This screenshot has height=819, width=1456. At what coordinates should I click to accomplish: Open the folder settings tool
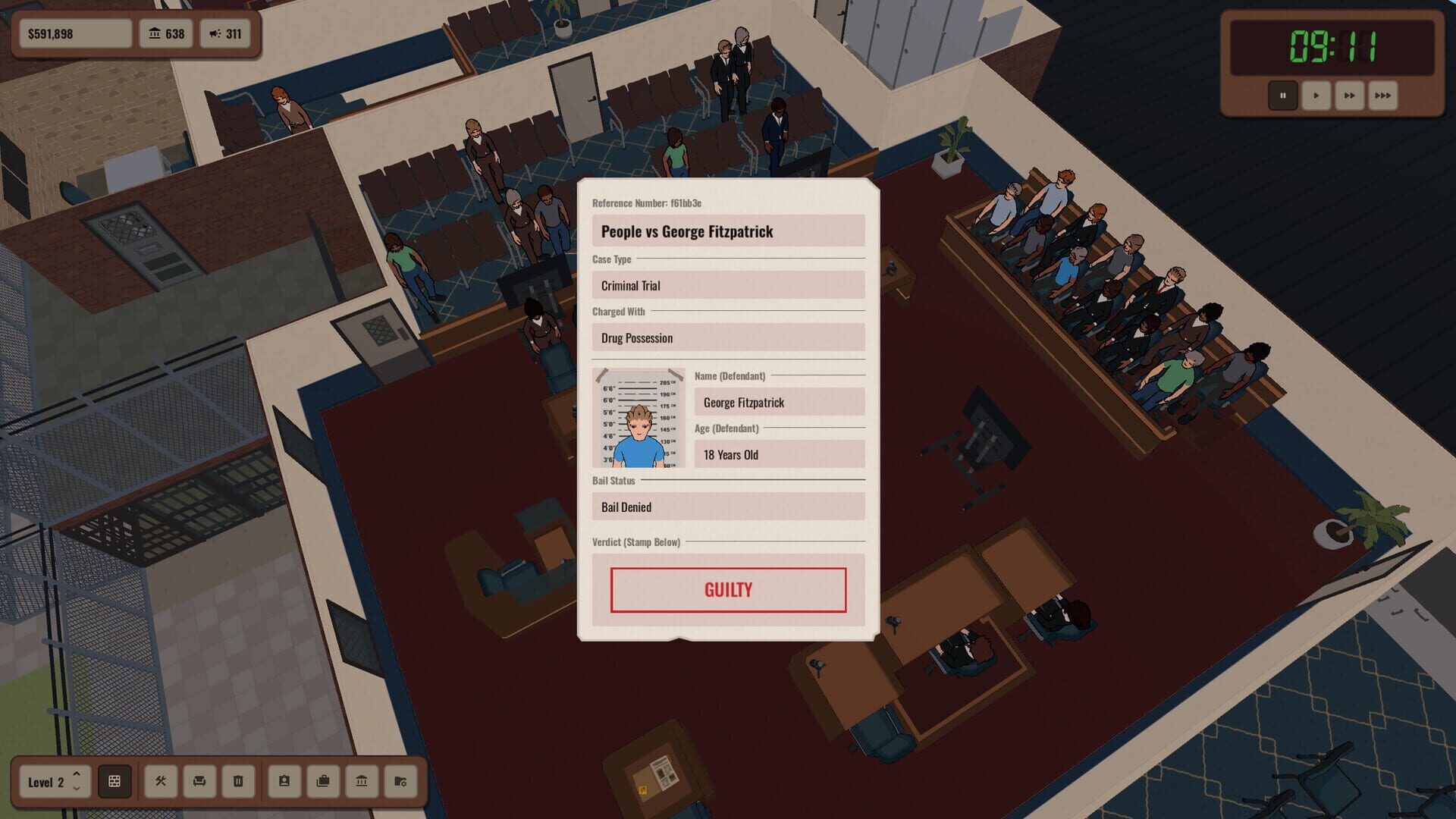401,781
